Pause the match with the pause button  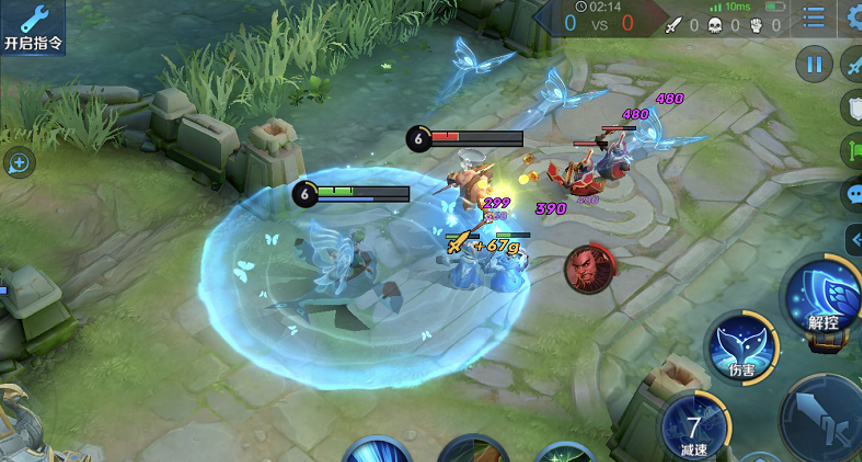tap(814, 65)
